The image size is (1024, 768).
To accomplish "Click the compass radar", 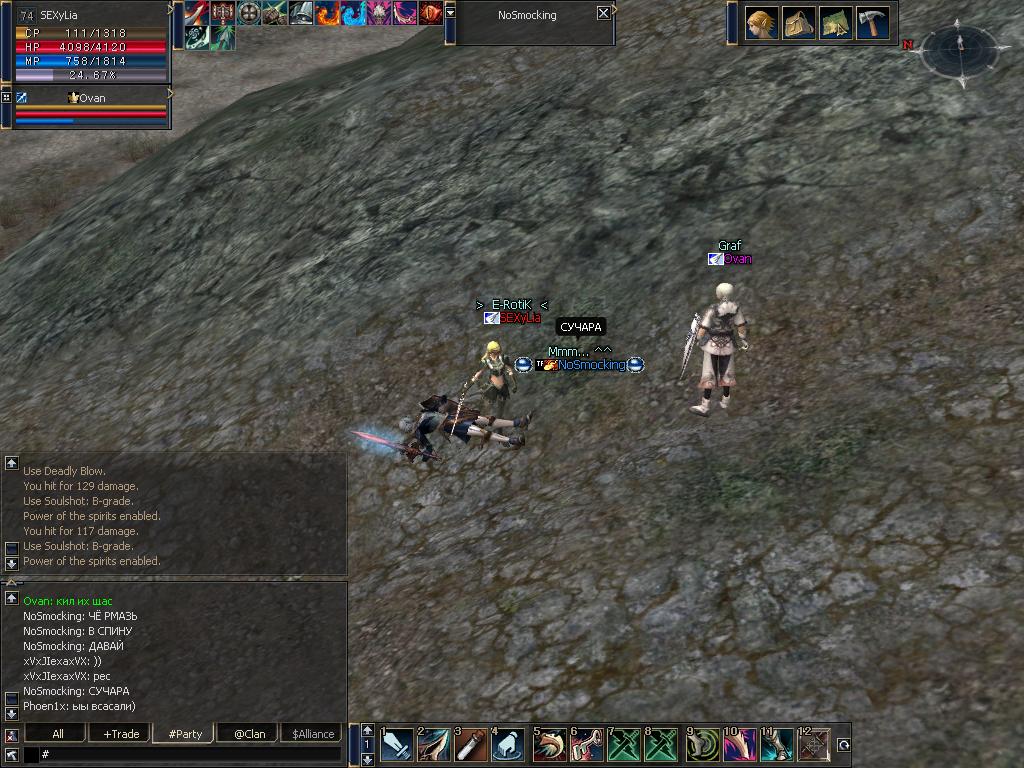I will tap(959, 48).
